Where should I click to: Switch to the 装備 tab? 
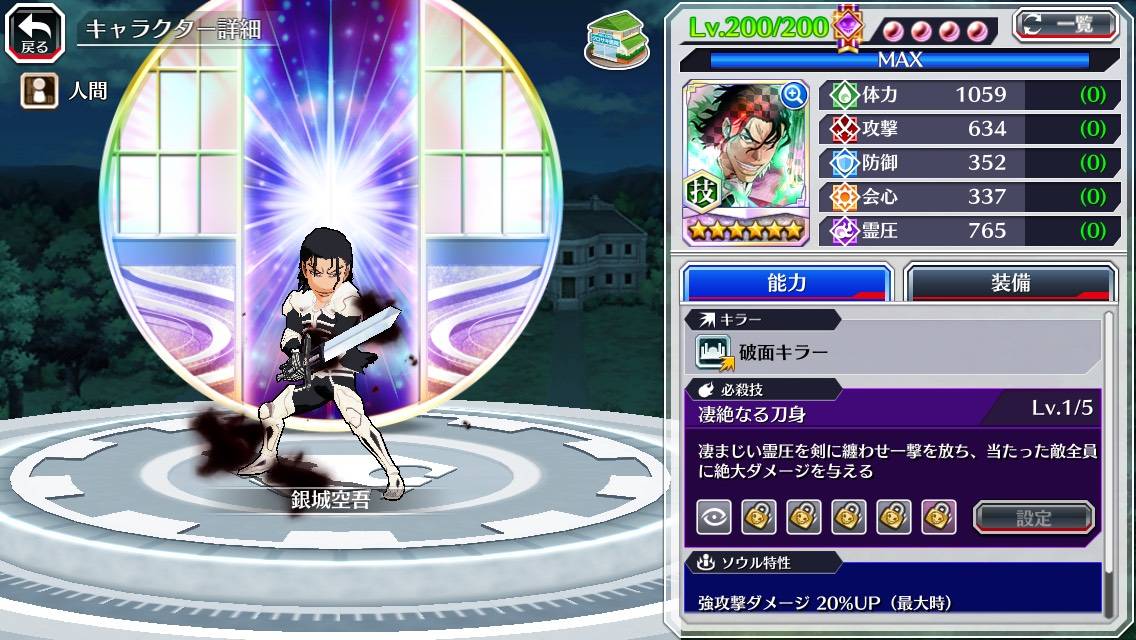[1010, 282]
